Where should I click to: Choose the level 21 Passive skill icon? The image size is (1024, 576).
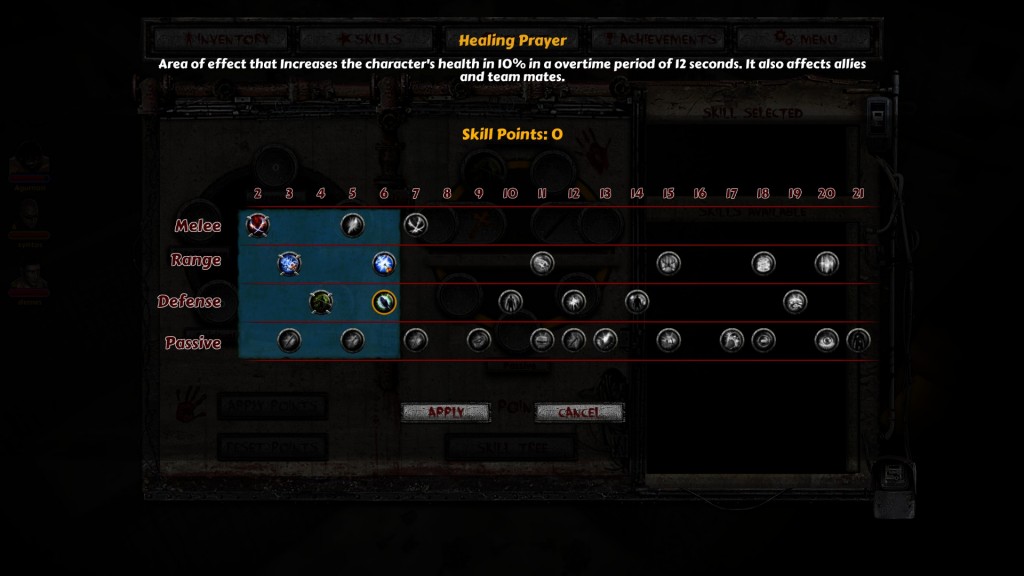tap(858, 340)
